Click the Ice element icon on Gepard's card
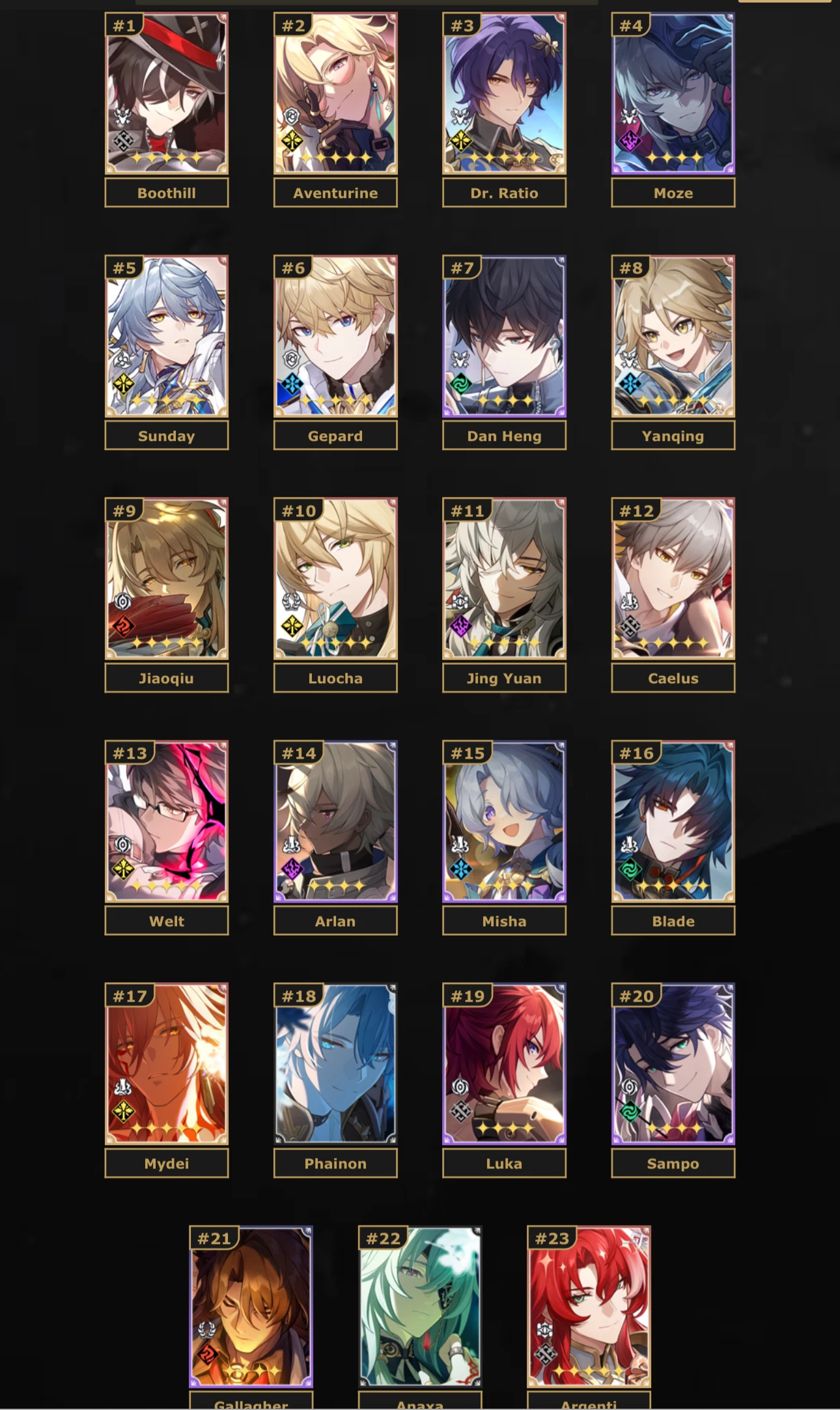This screenshot has width=840, height=1410. point(291,383)
